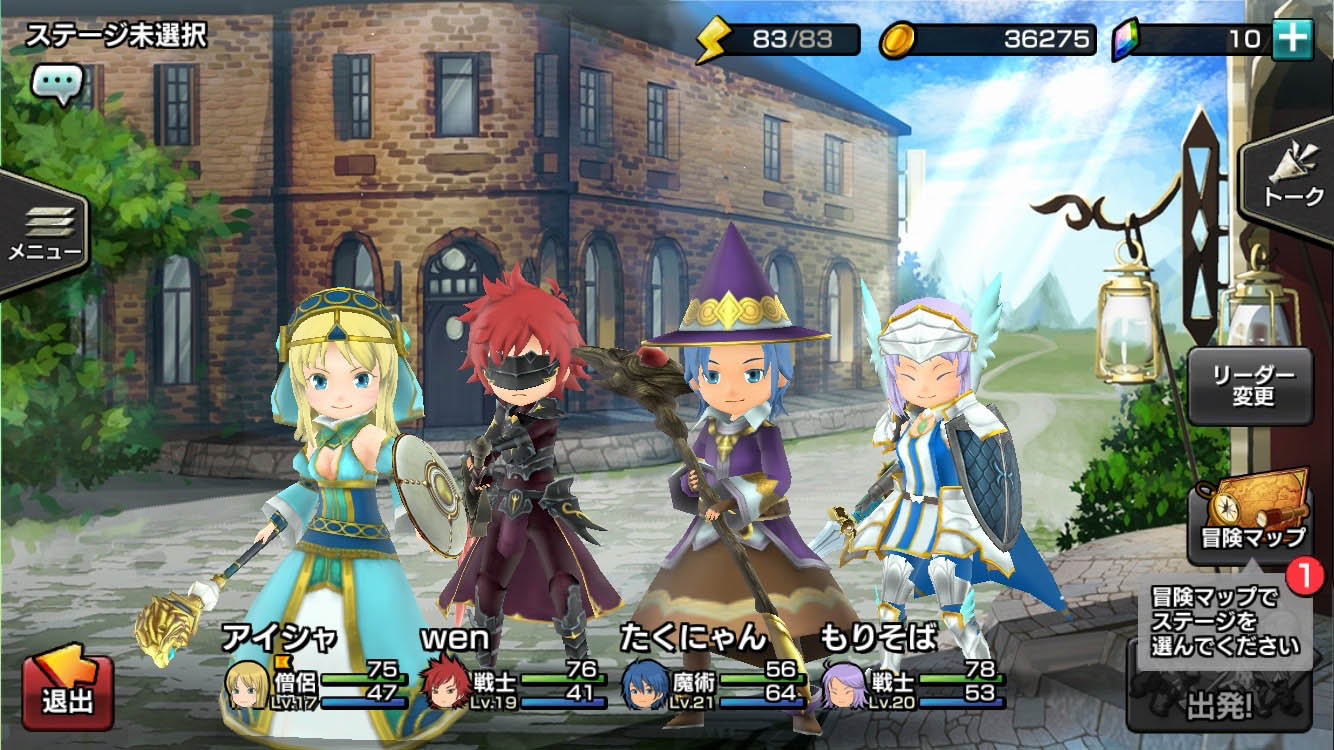The width and height of the screenshot is (1334, 750).
Task: Add gems with the plus button
Action: tap(1292, 39)
